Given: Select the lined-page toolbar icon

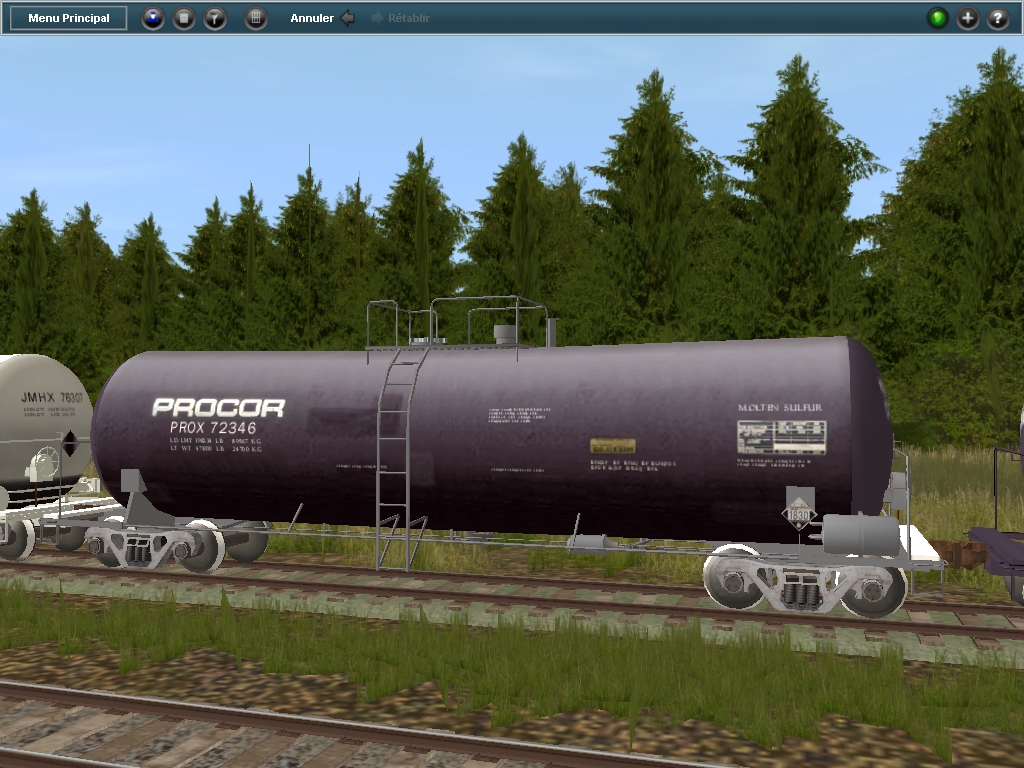Looking at the screenshot, I should point(184,18).
